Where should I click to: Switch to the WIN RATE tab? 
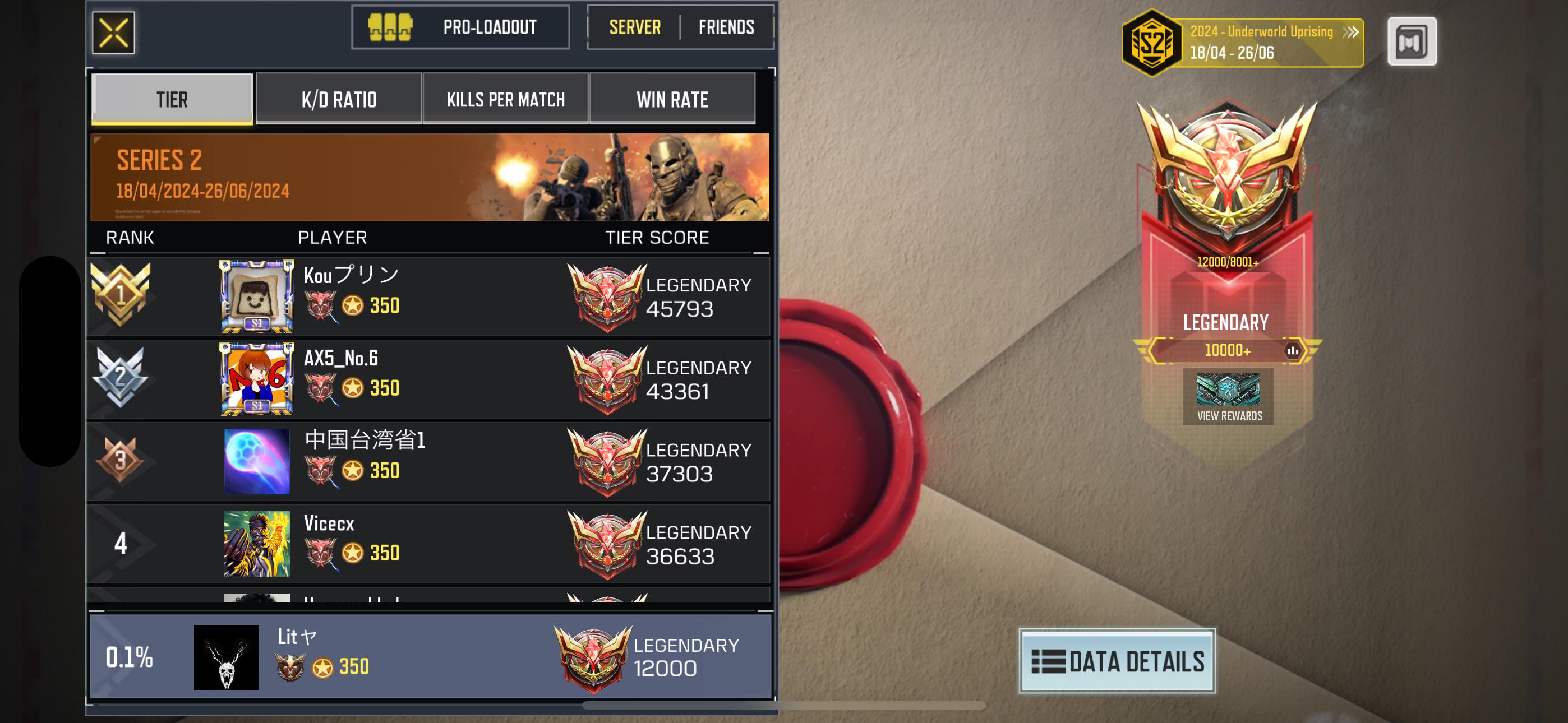tap(672, 98)
